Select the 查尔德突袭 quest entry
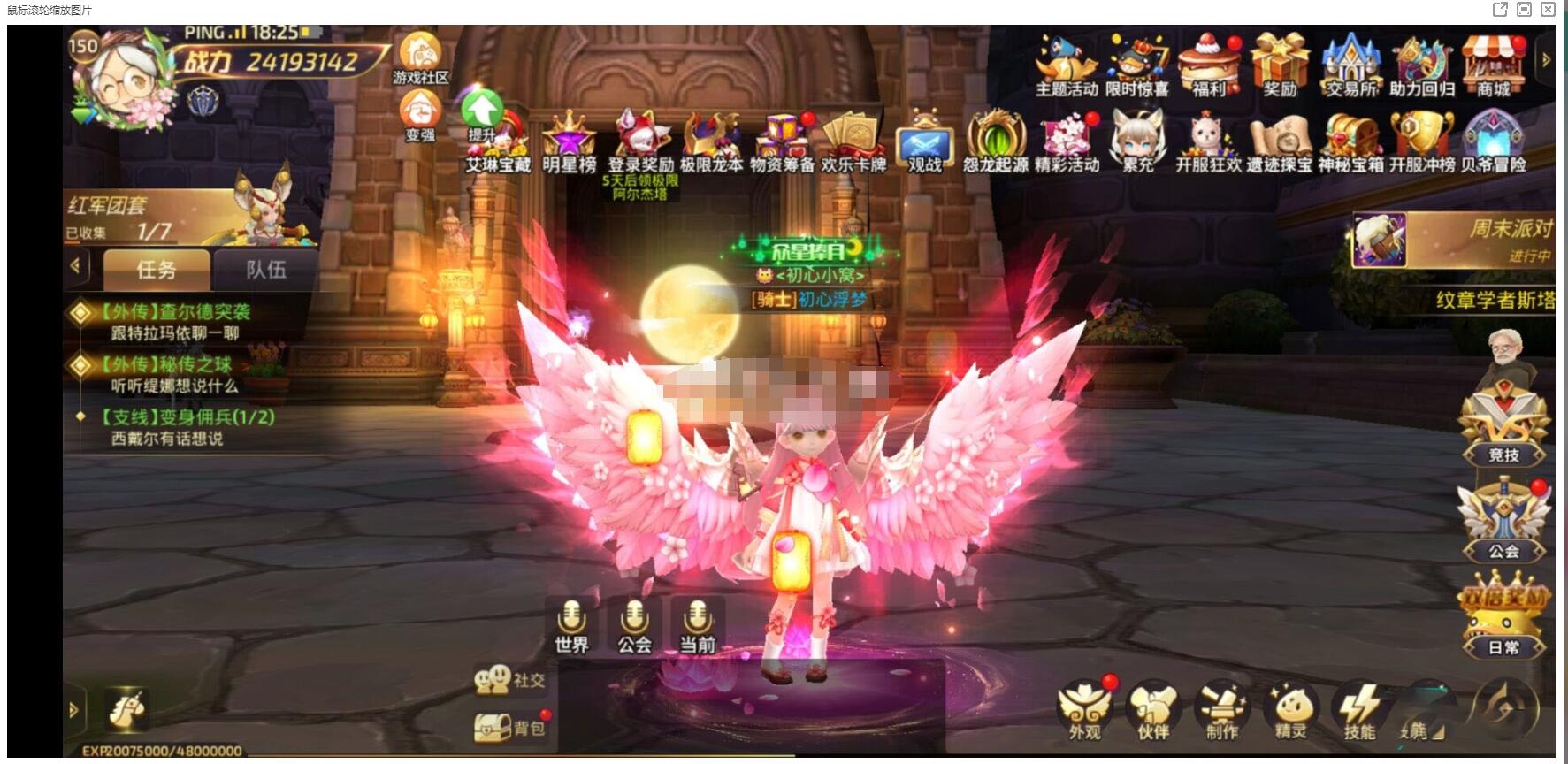Screen dimensions: 1568x764 175,321
